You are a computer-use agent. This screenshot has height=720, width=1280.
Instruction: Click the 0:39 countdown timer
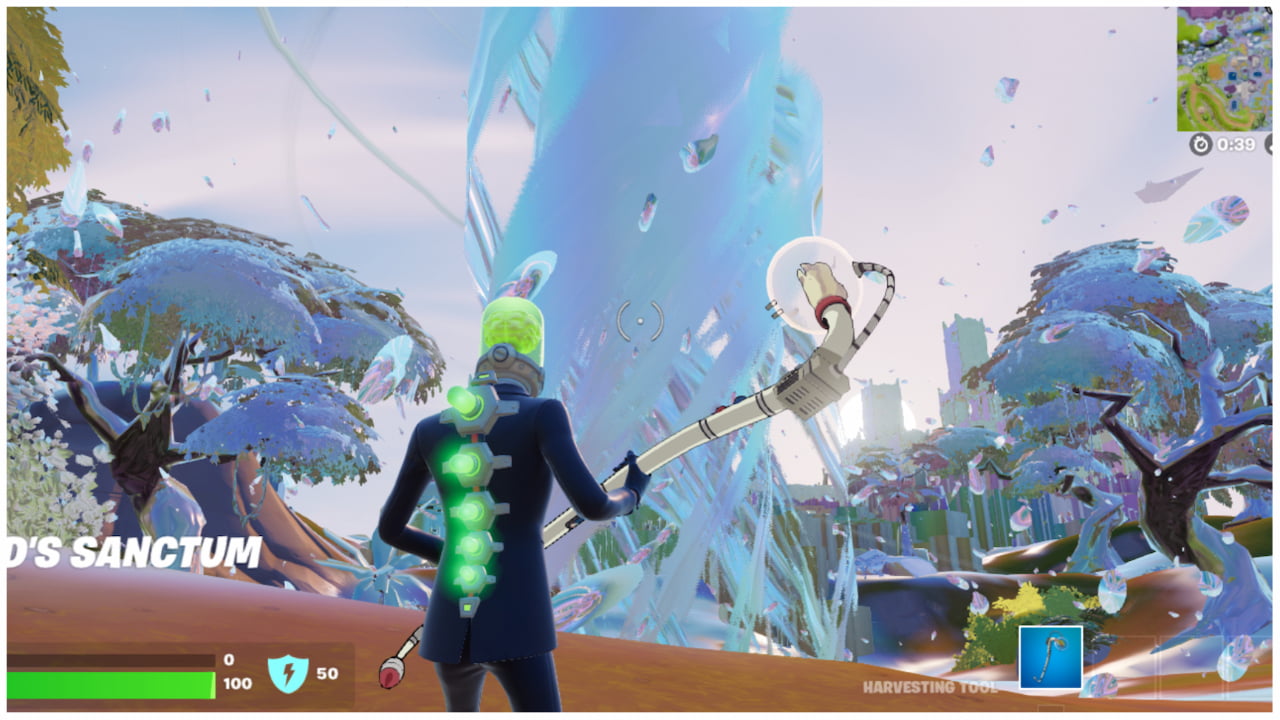(x=1235, y=143)
